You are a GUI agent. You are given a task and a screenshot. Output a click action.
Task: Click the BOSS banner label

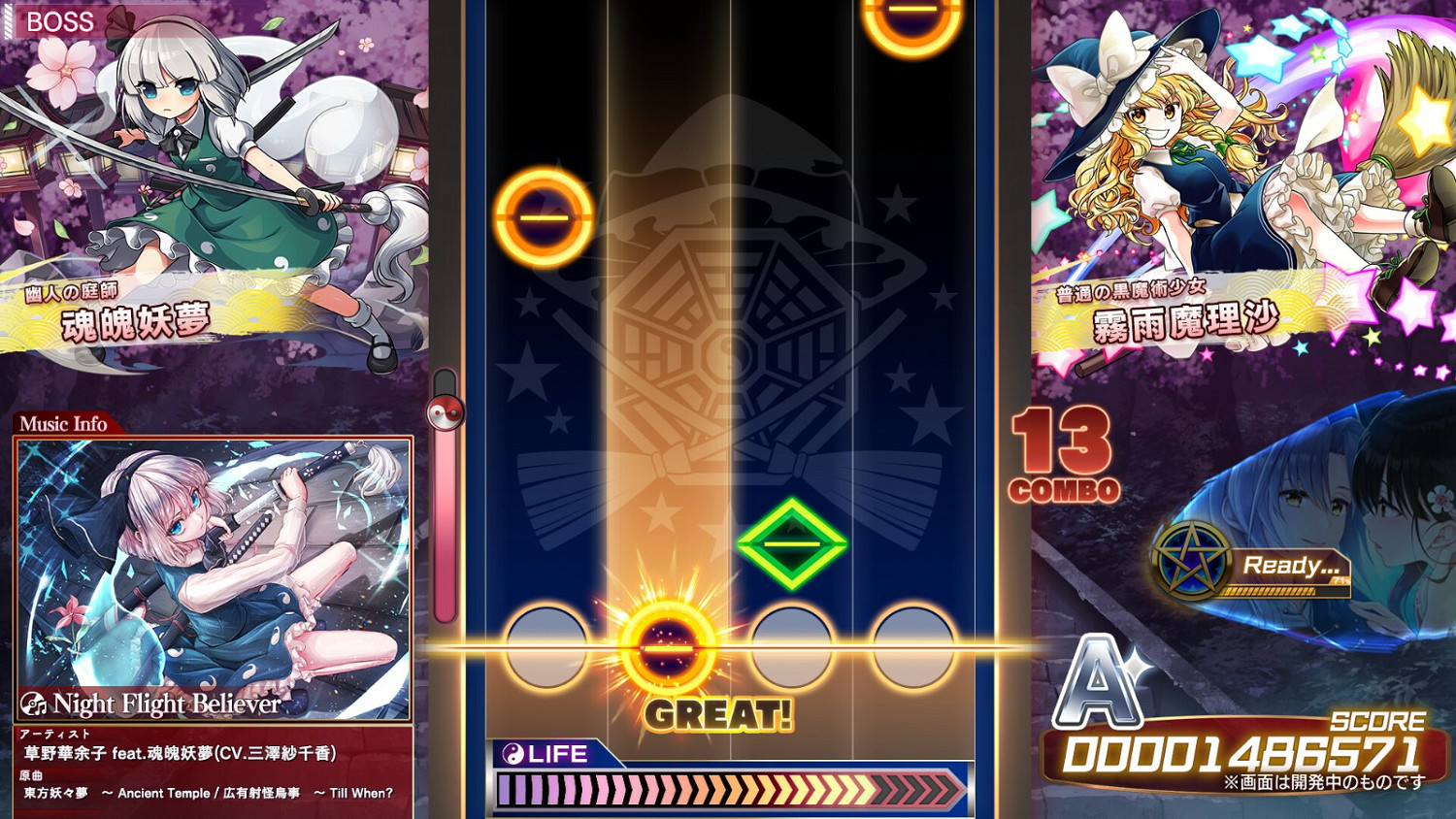(x=61, y=21)
